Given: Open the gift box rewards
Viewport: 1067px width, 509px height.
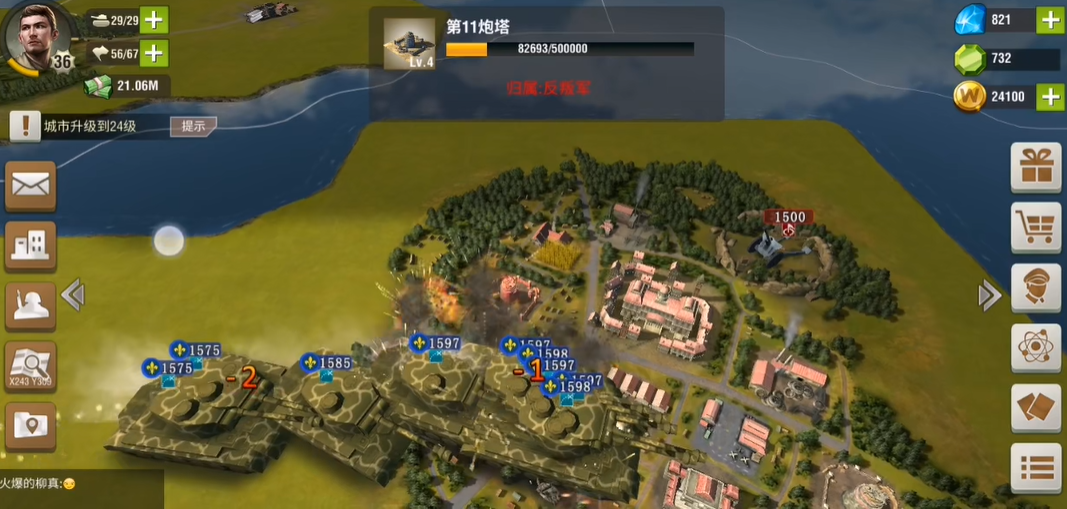Looking at the screenshot, I should pyautogui.click(x=1035, y=167).
